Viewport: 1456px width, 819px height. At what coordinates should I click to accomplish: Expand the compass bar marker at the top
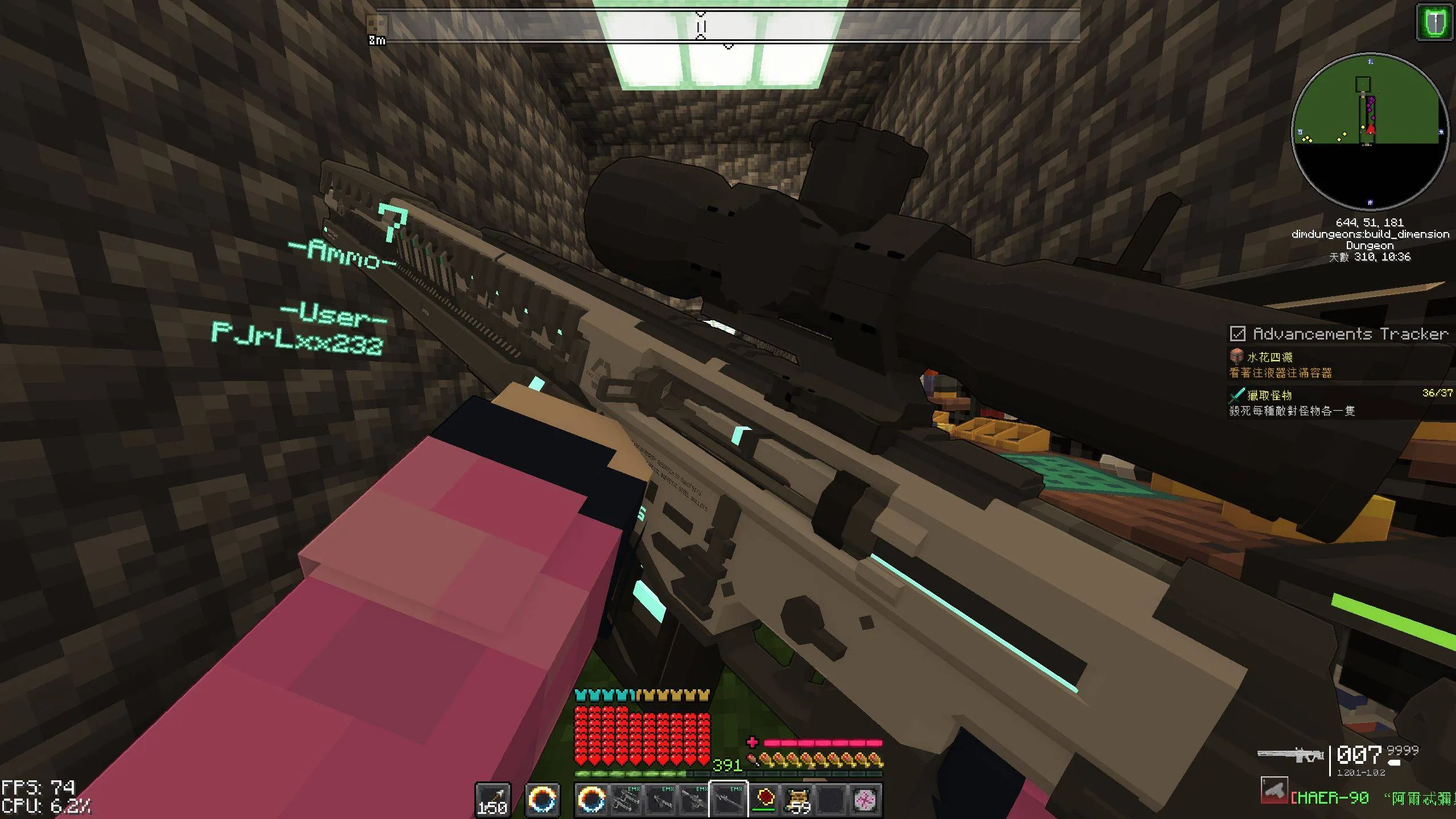[701, 26]
